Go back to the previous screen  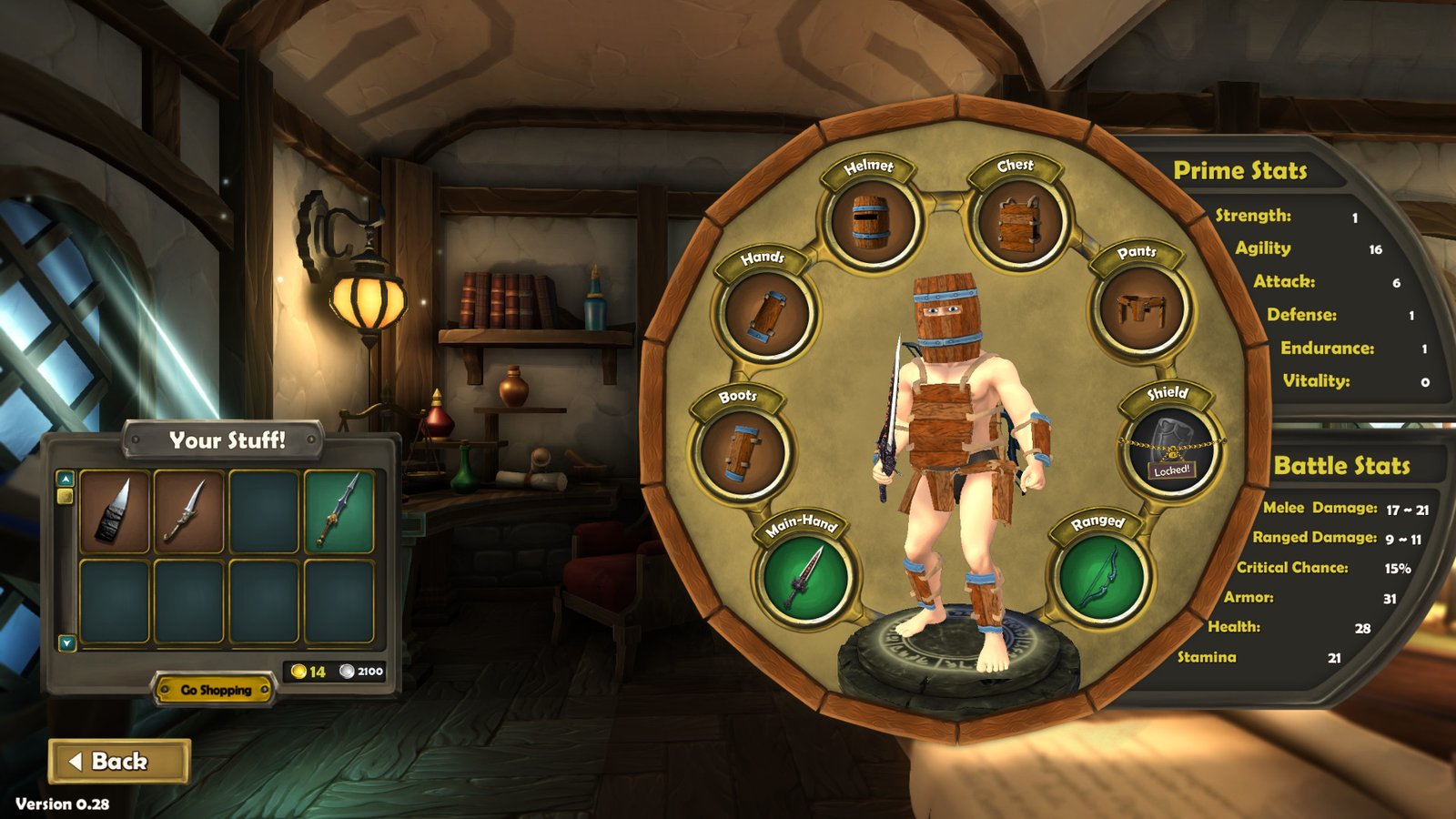click(x=119, y=761)
